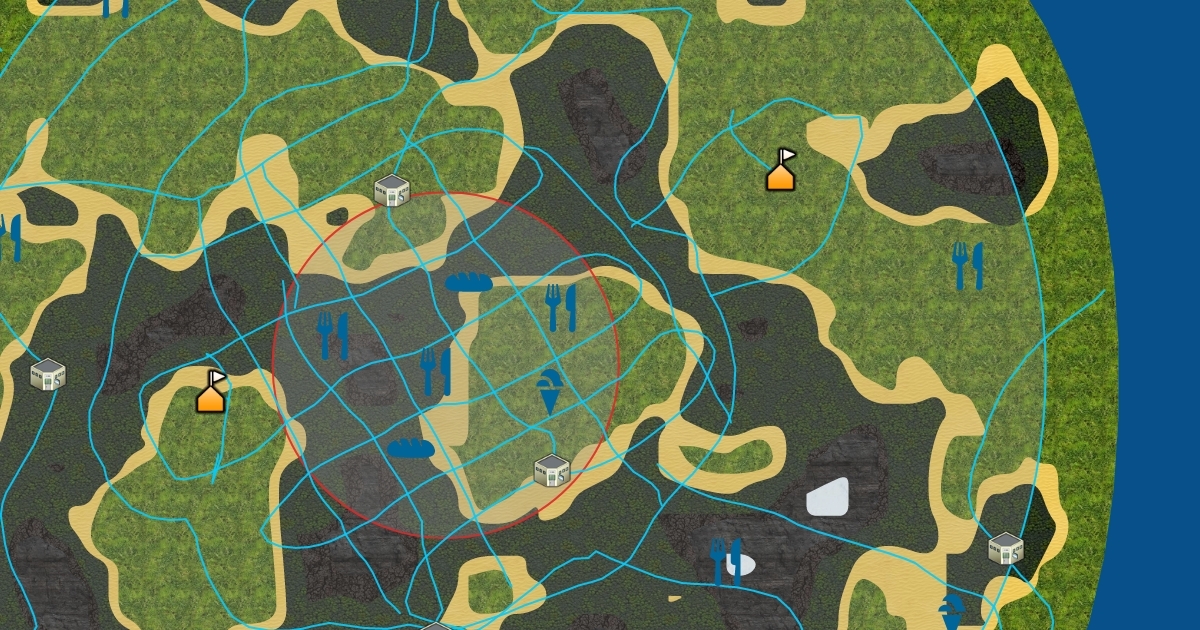Select the bread marker touching the shaded circle's sandy path corner
Viewport: 1200px width, 630px height.
[x=468, y=282]
